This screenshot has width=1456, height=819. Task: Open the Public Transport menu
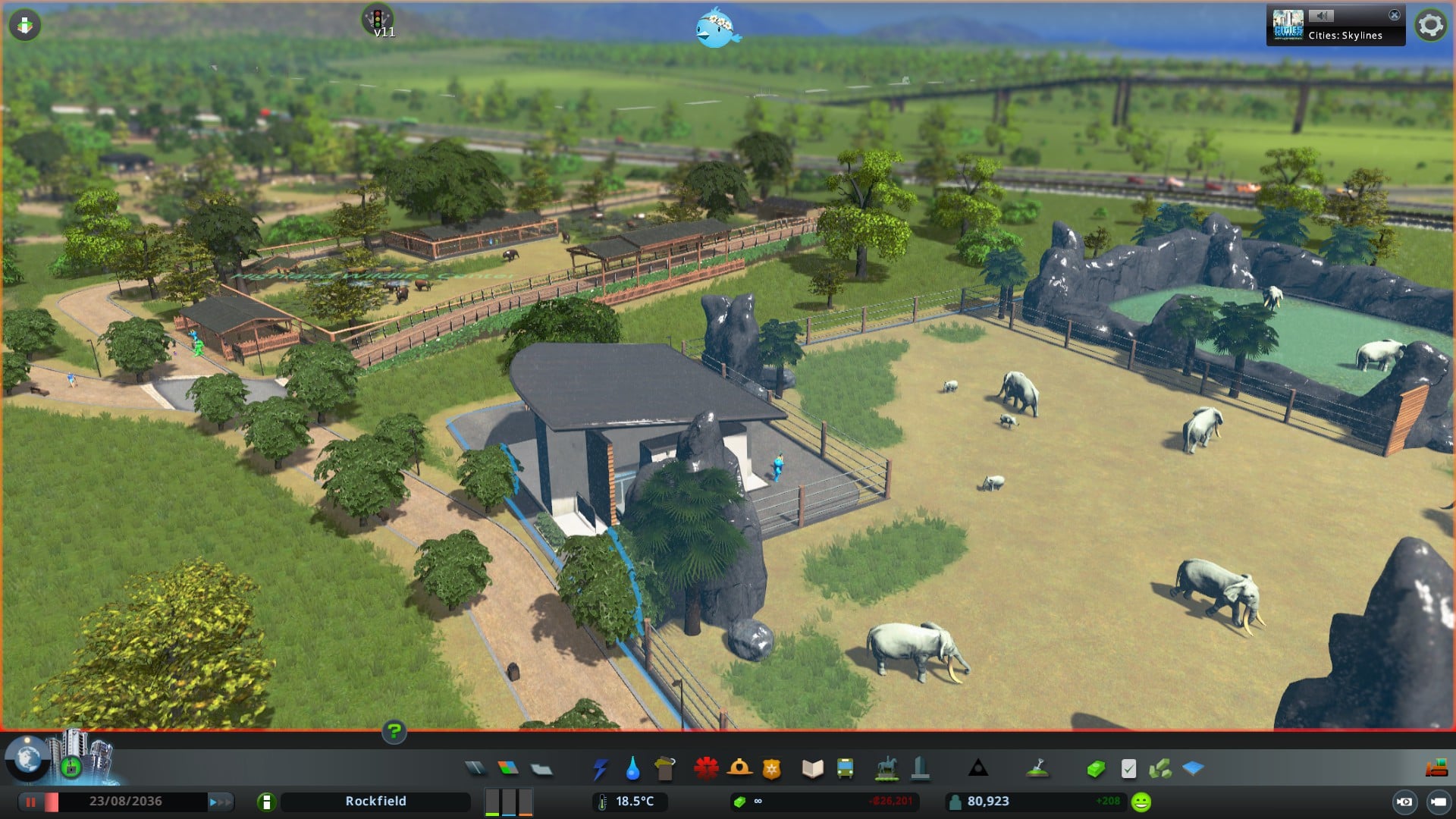pyautogui.click(x=845, y=769)
